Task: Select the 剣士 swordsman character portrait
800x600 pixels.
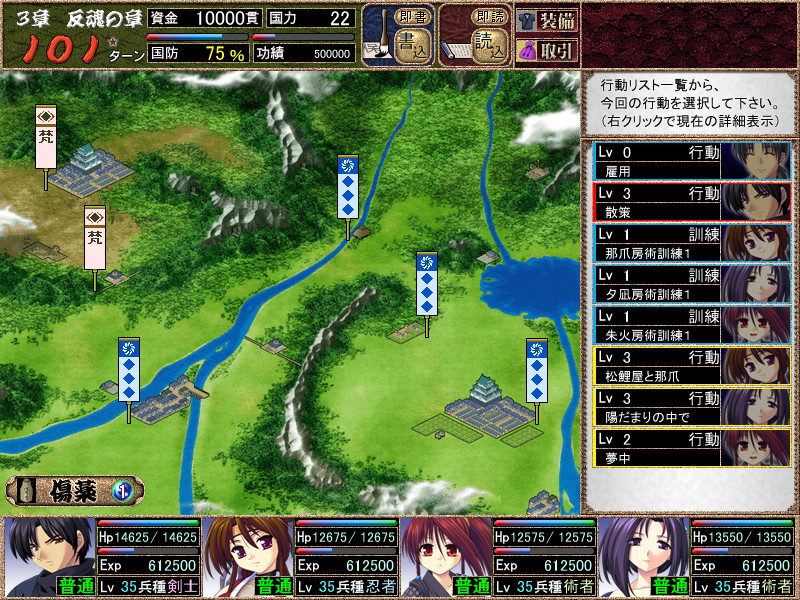Action: [x=50, y=557]
